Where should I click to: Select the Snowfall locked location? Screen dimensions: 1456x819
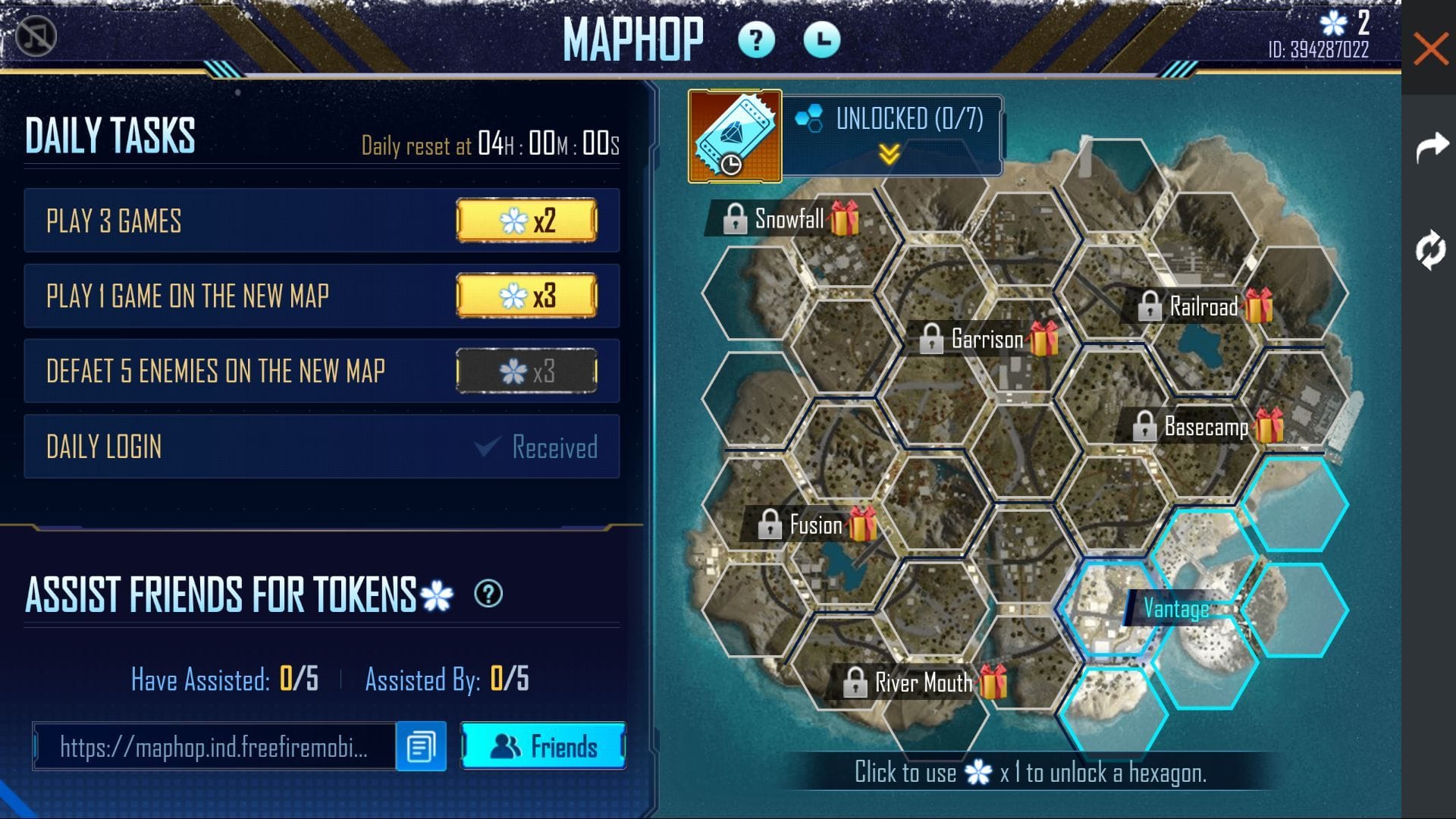coord(789,219)
